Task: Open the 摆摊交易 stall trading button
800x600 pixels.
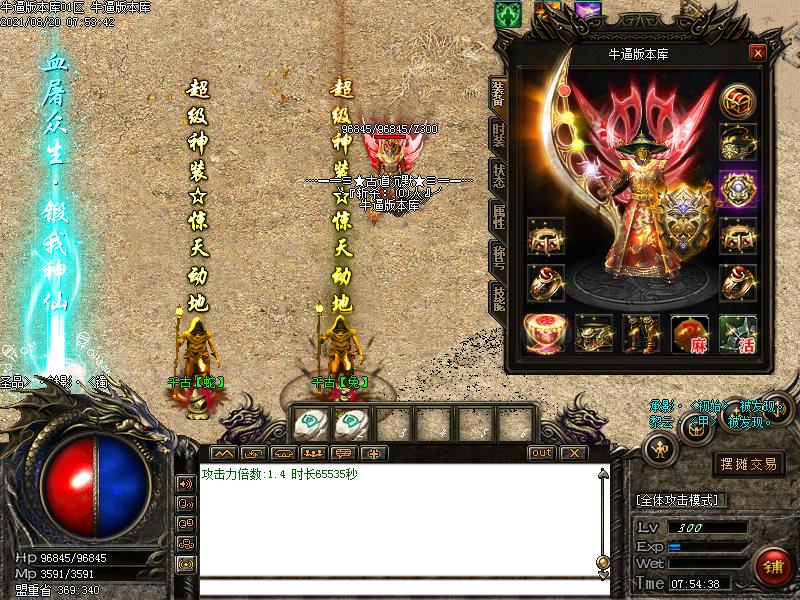Action: [749, 464]
